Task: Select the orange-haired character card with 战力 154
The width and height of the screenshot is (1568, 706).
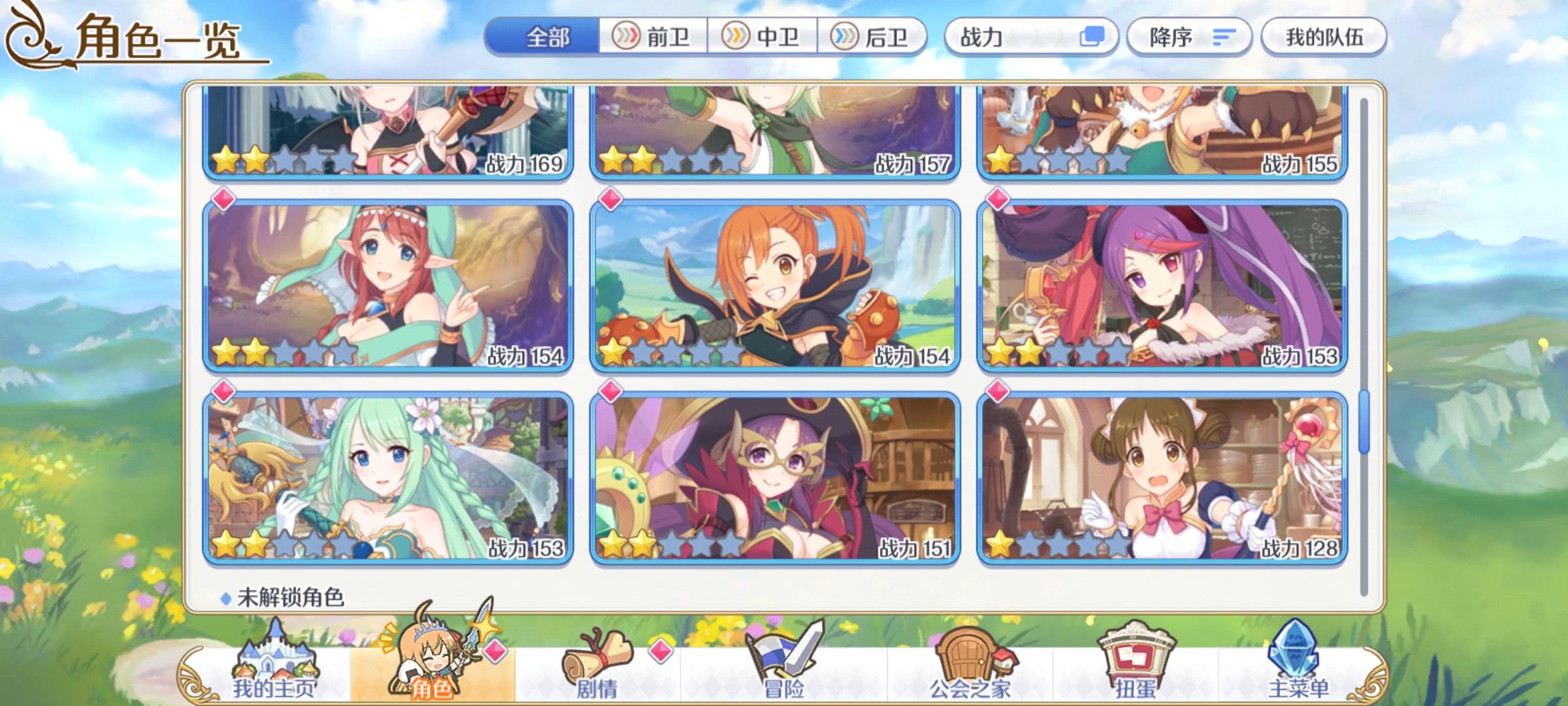Action: [774, 288]
